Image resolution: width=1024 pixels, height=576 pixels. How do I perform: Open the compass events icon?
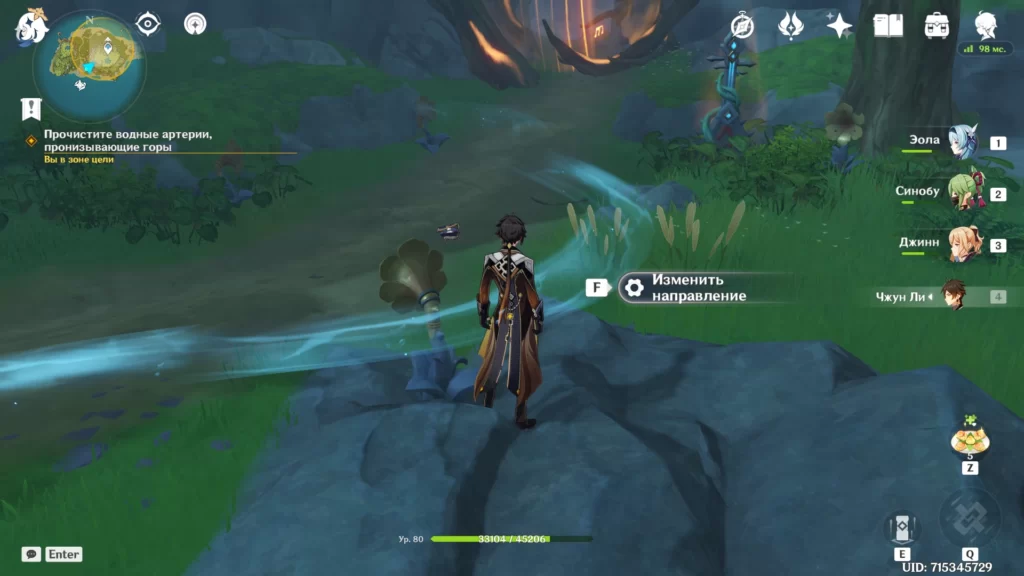point(742,26)
